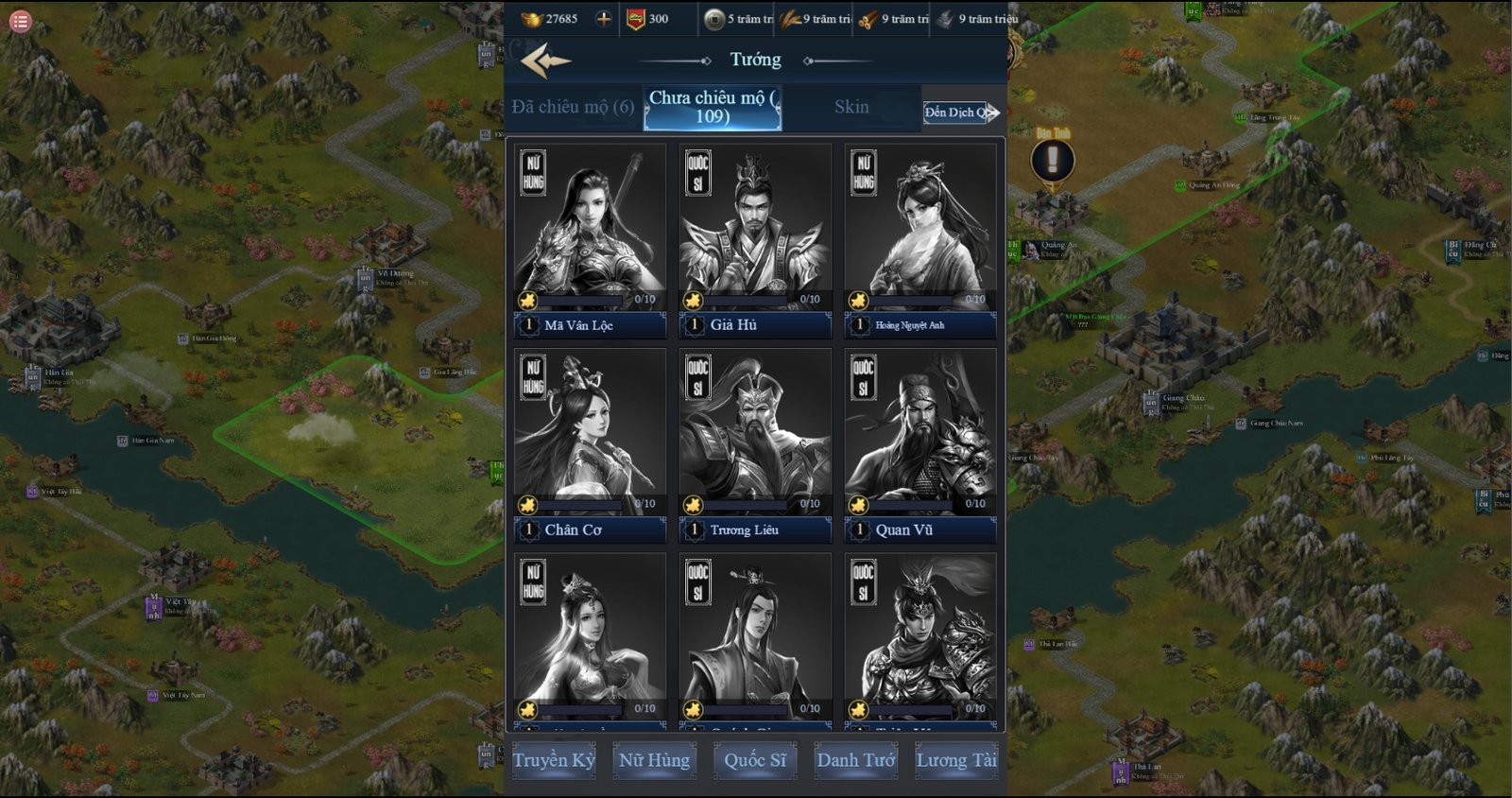Go back using the arrow button
This screenshot has width=1512, height=798.
545,62
